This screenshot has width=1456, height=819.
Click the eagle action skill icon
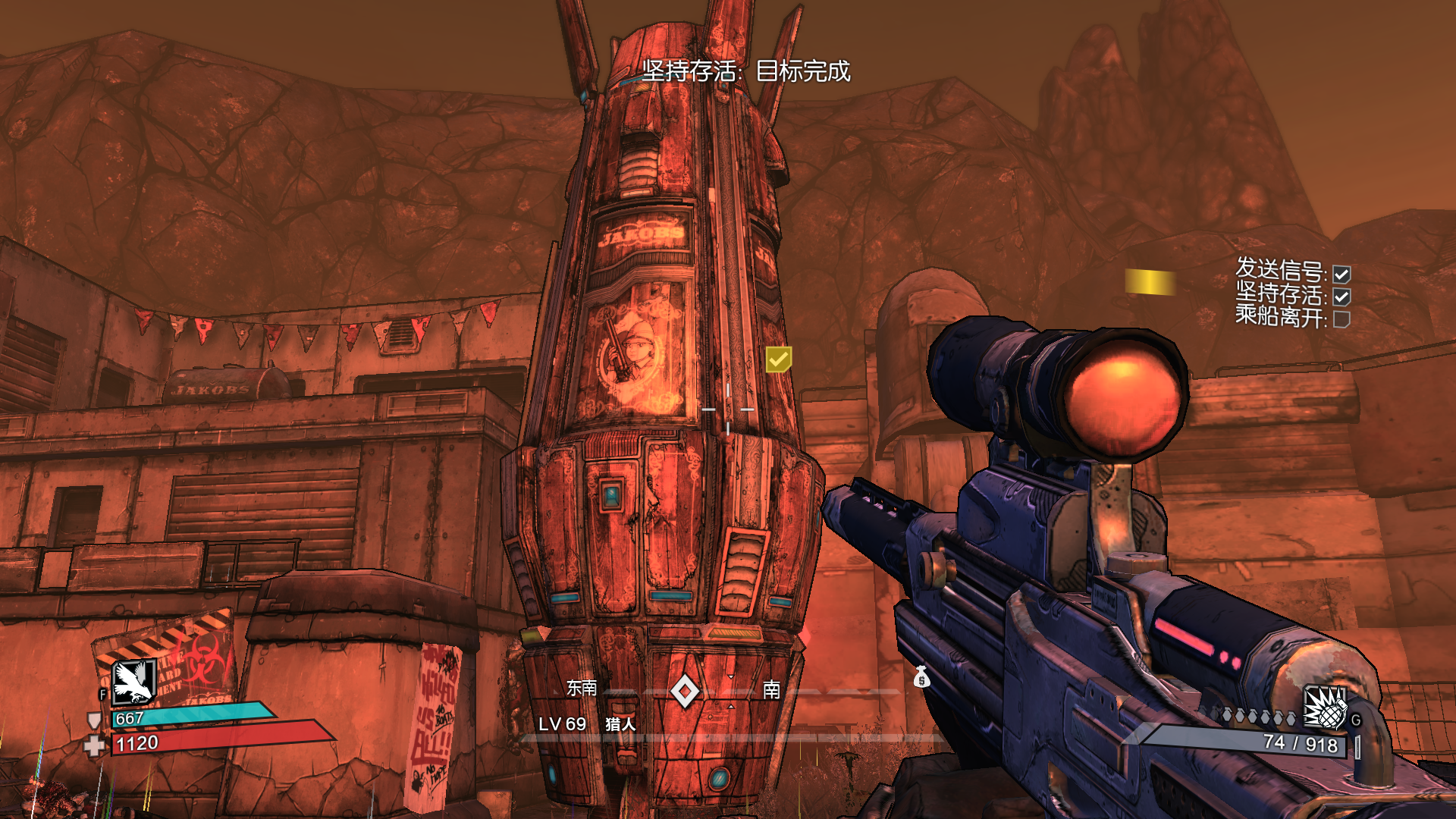click(134, 682)
